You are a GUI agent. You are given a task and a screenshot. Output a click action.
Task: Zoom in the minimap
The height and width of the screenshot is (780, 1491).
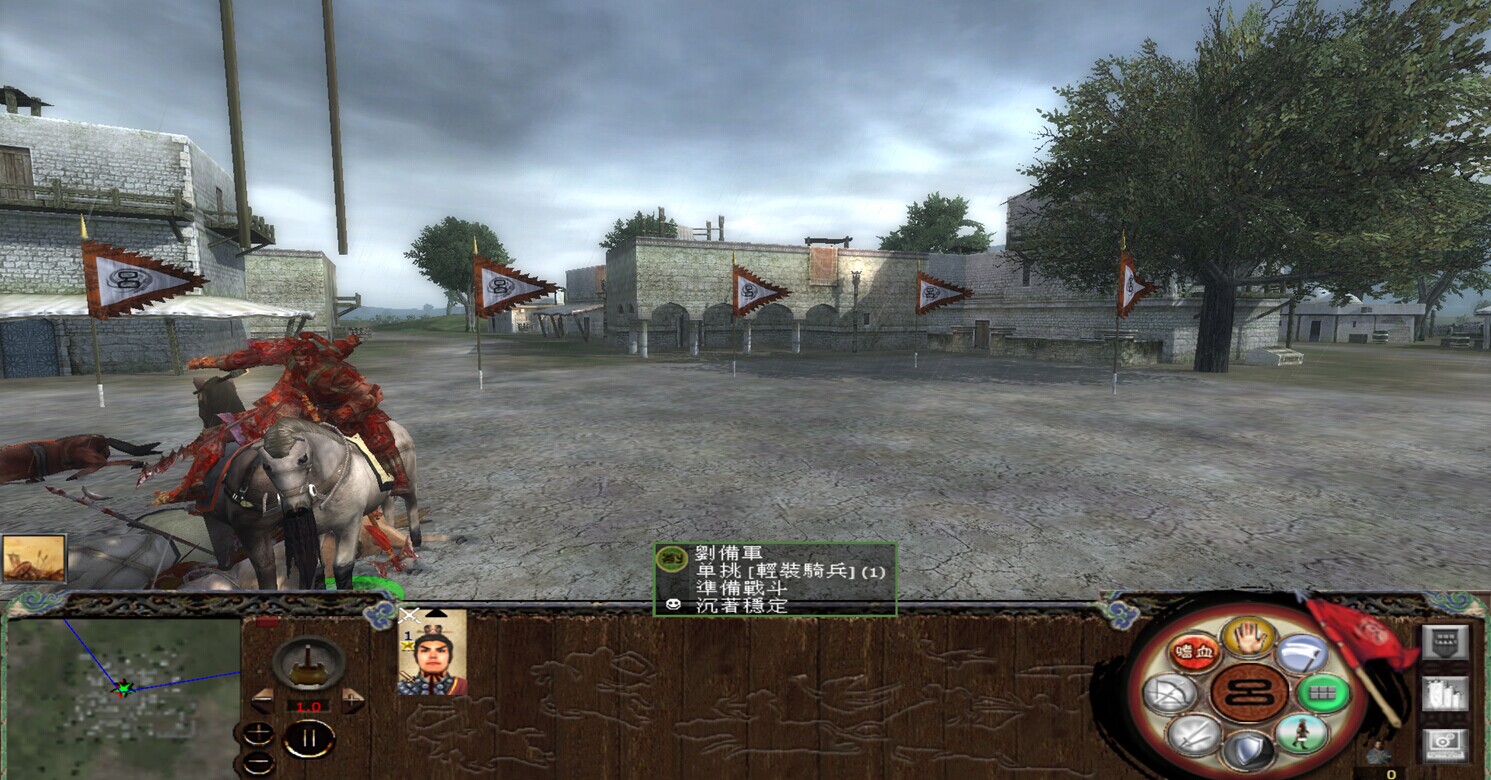(x=257, y=733)
